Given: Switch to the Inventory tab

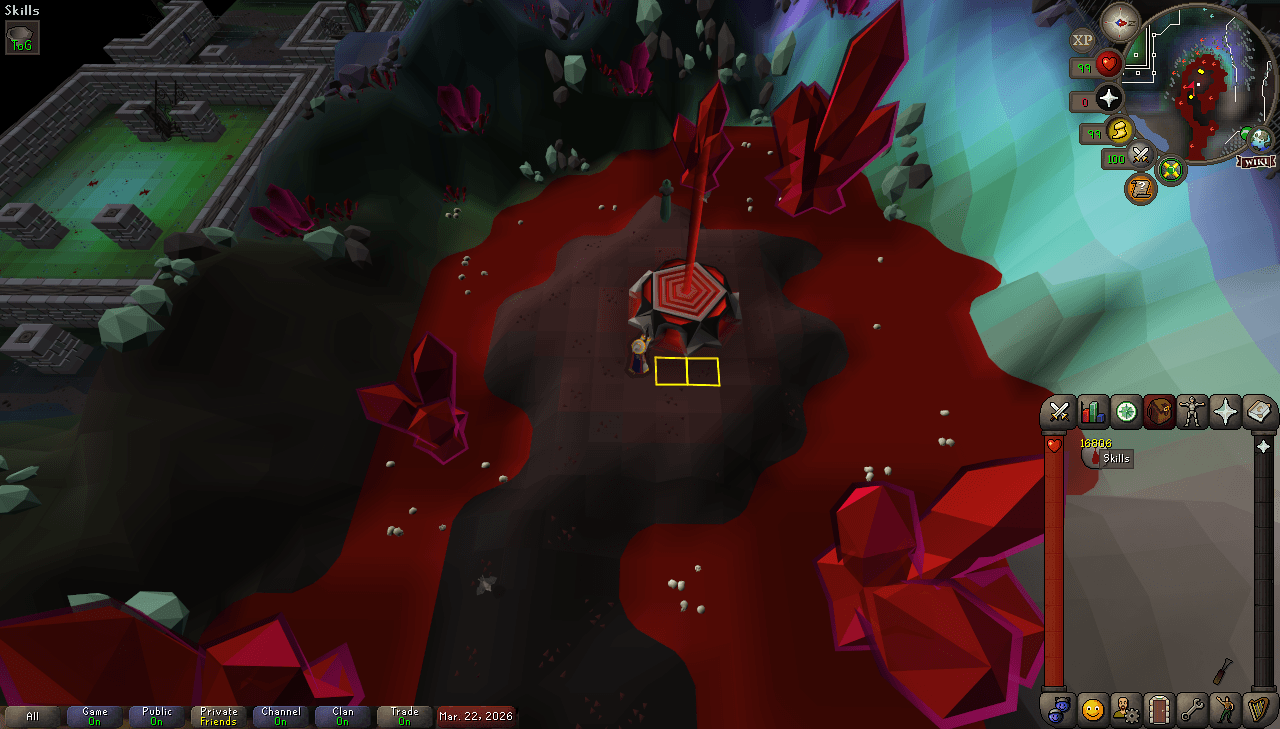Looking at the screenshot, I should (x=1158, y=411).
